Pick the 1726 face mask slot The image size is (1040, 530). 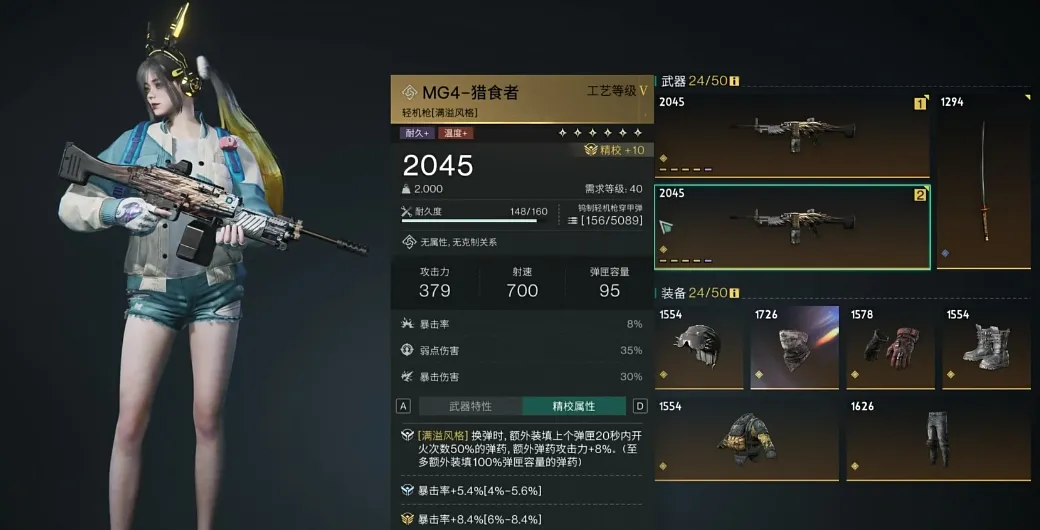pyautogui.click(x=794, y=347)
